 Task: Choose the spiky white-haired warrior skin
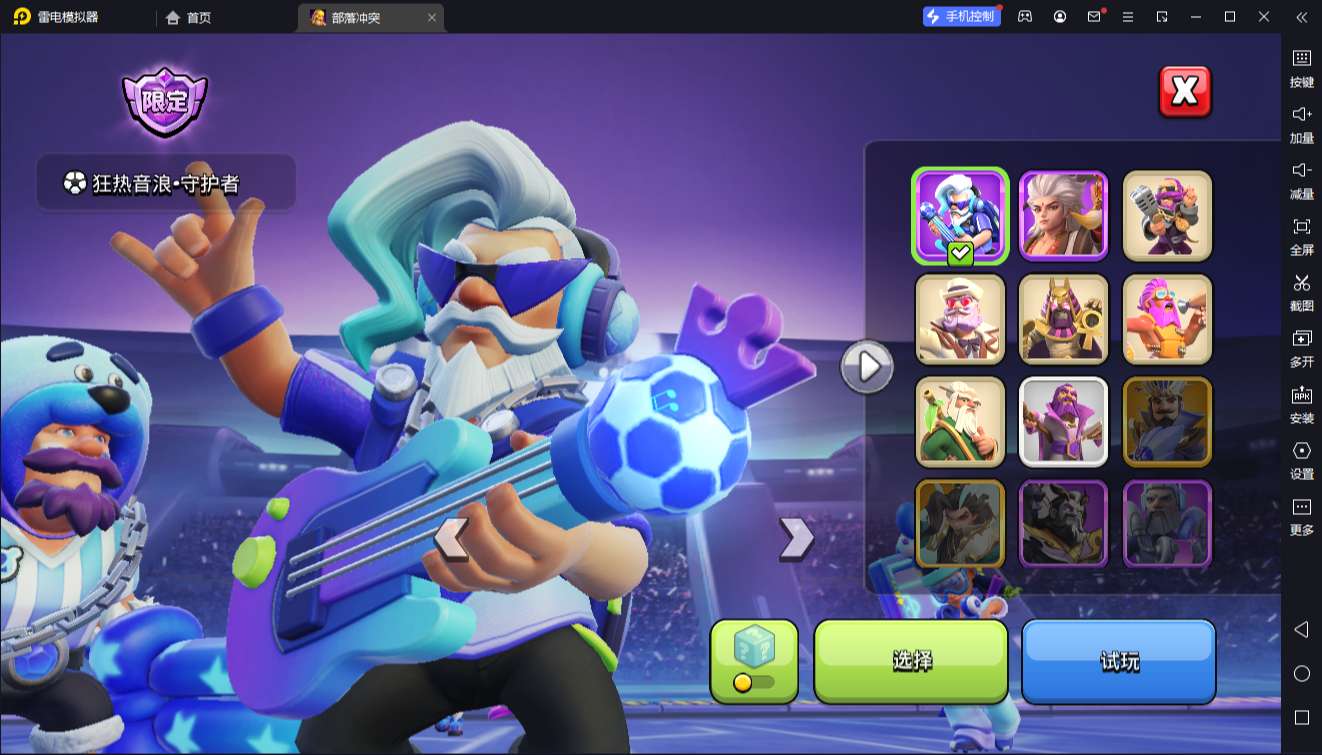pos(1063,215)
